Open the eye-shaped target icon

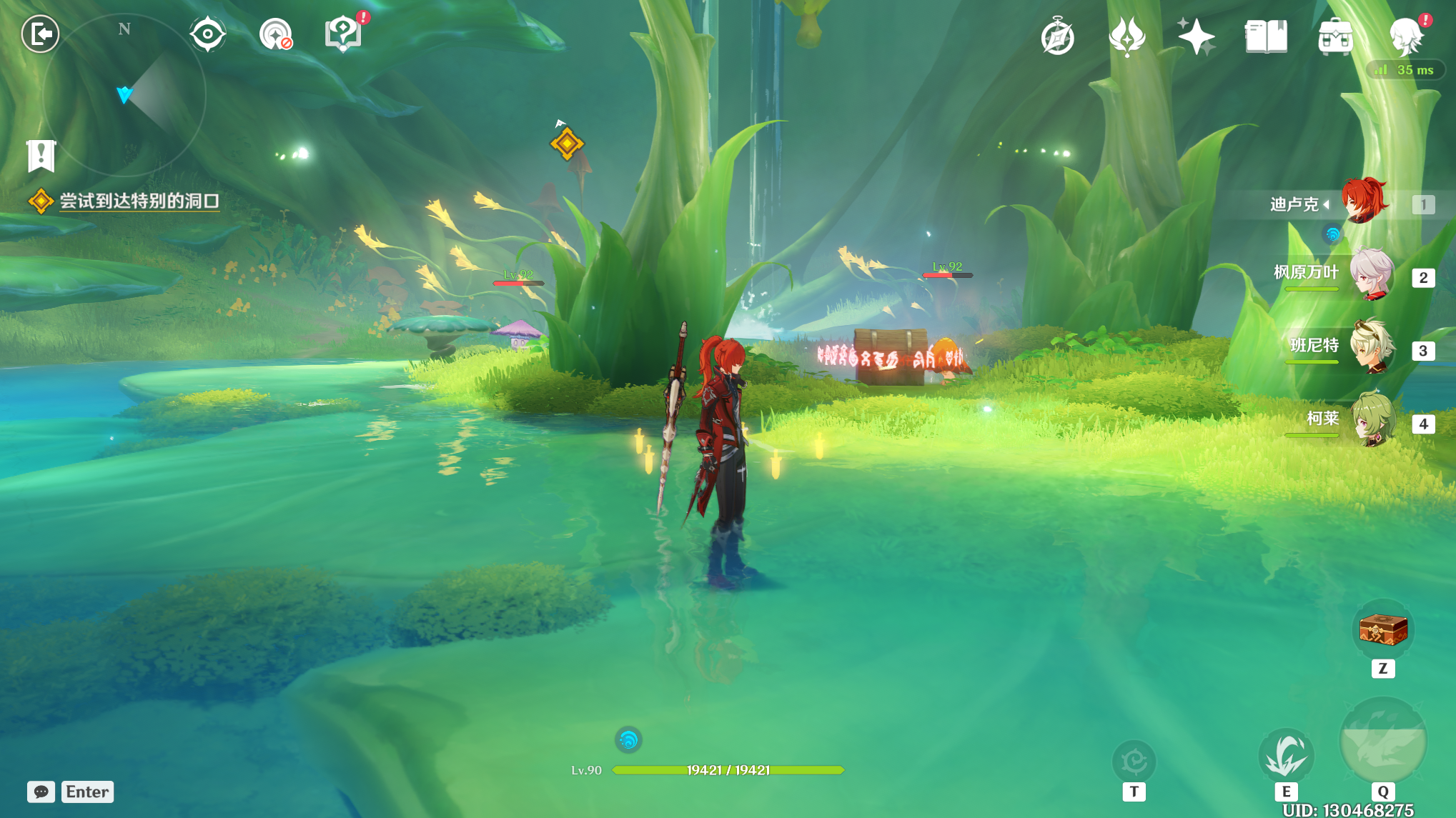point(207,34)
